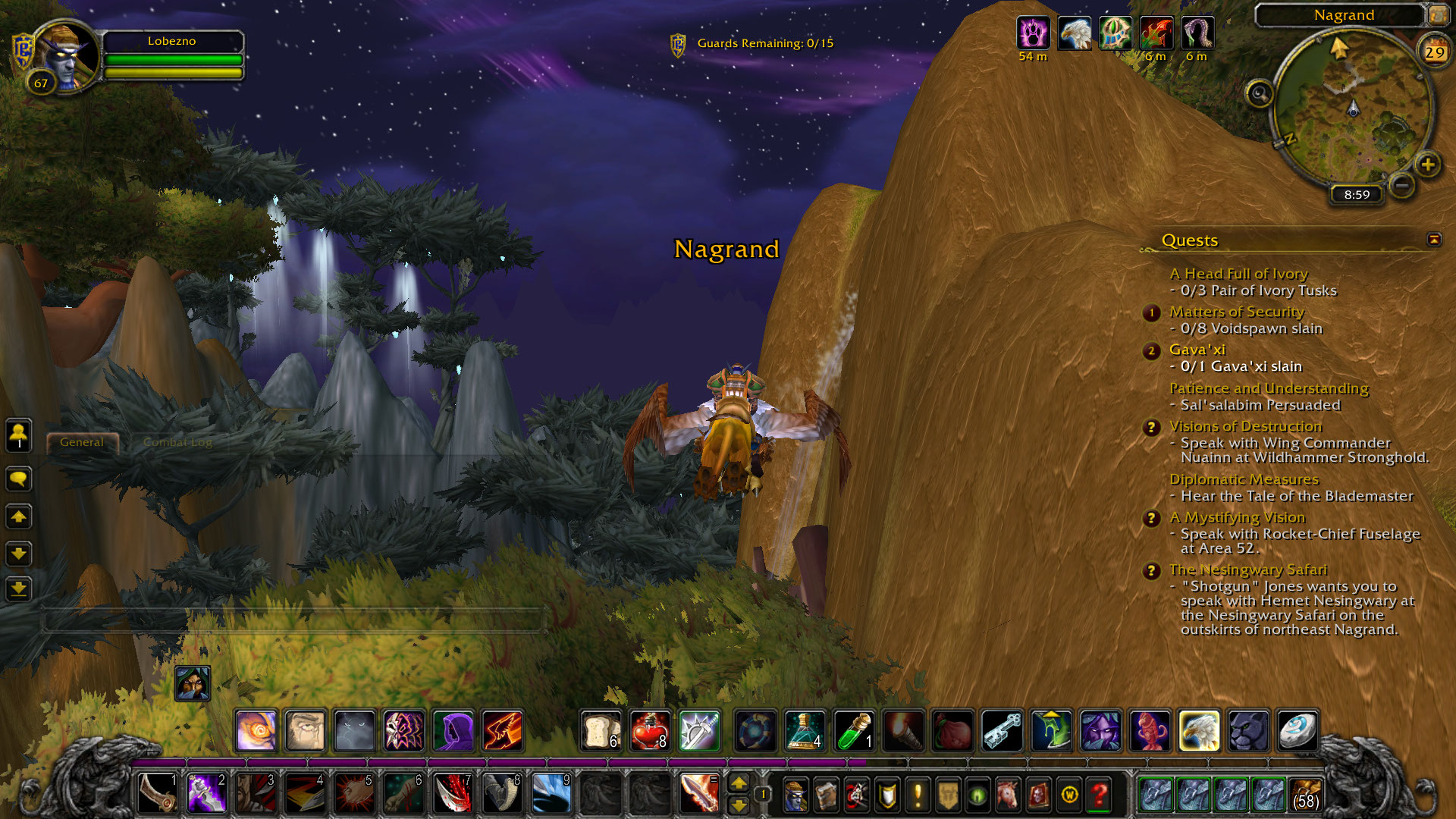Image resolution: width=1456 pixels, height=819 pixels.
Task: Select the Gava'xi quest in tracker
Action: [x=1197, y=350]
